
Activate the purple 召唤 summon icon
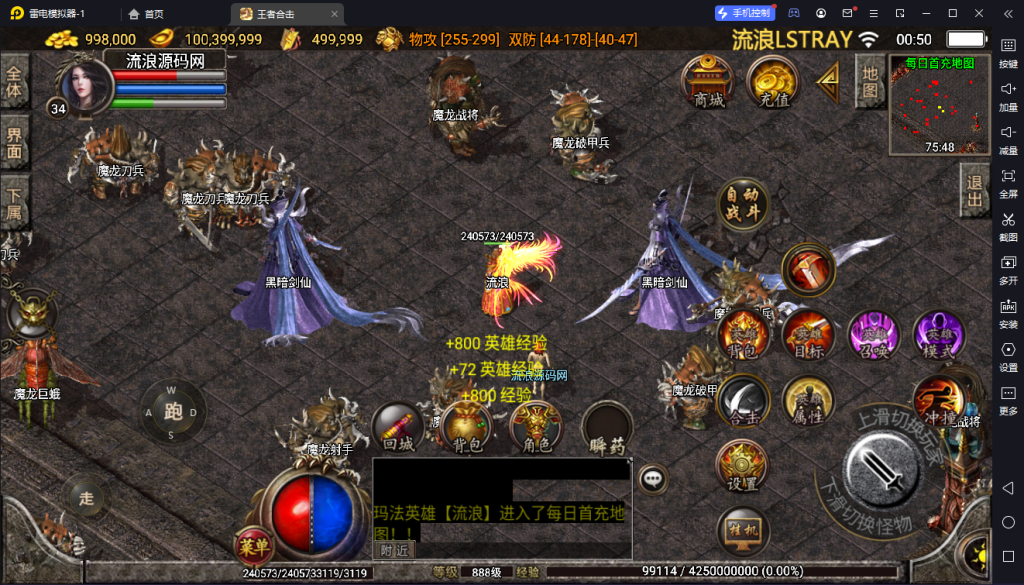coord(873,335)
